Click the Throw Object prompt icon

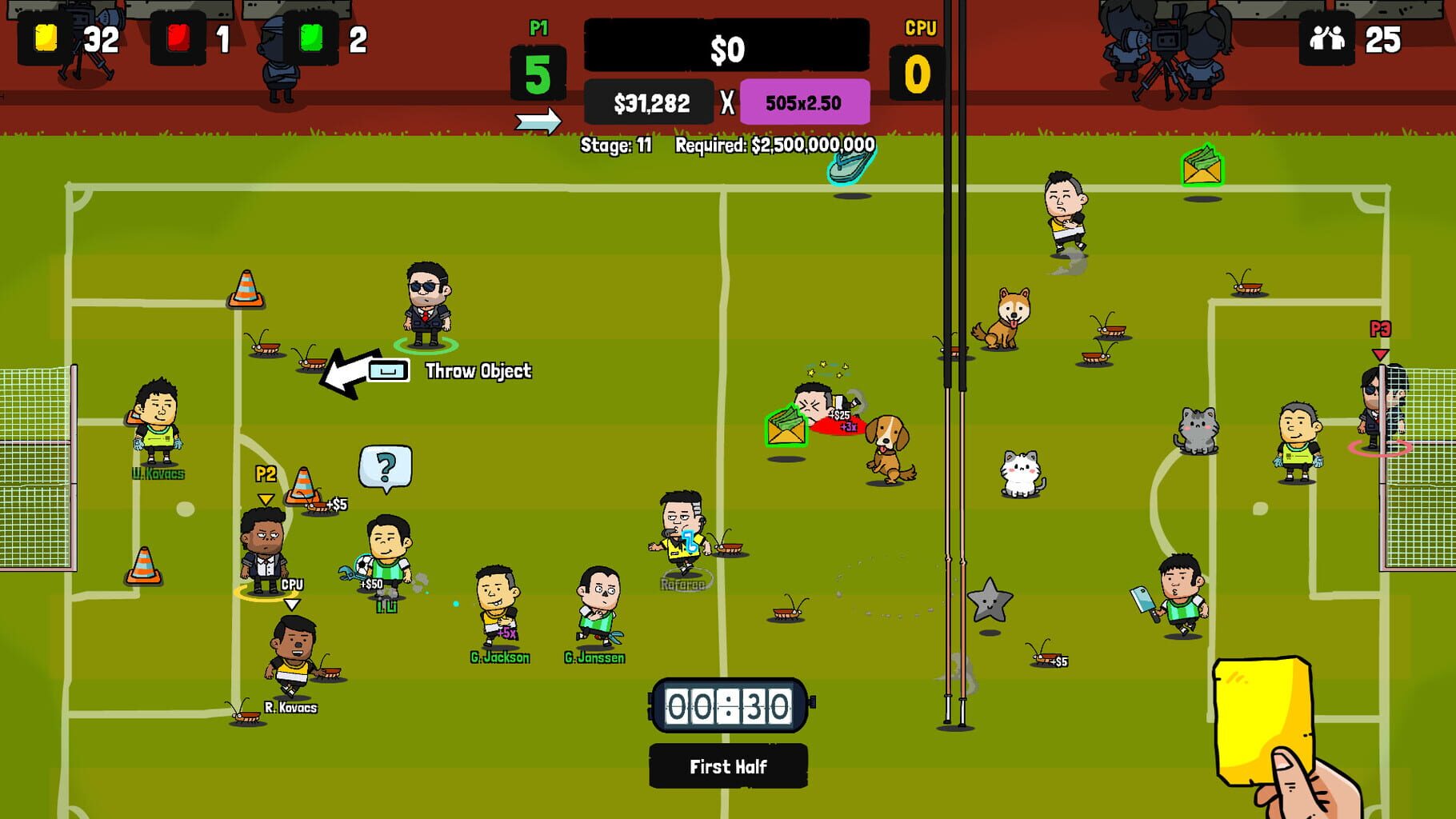386,370
